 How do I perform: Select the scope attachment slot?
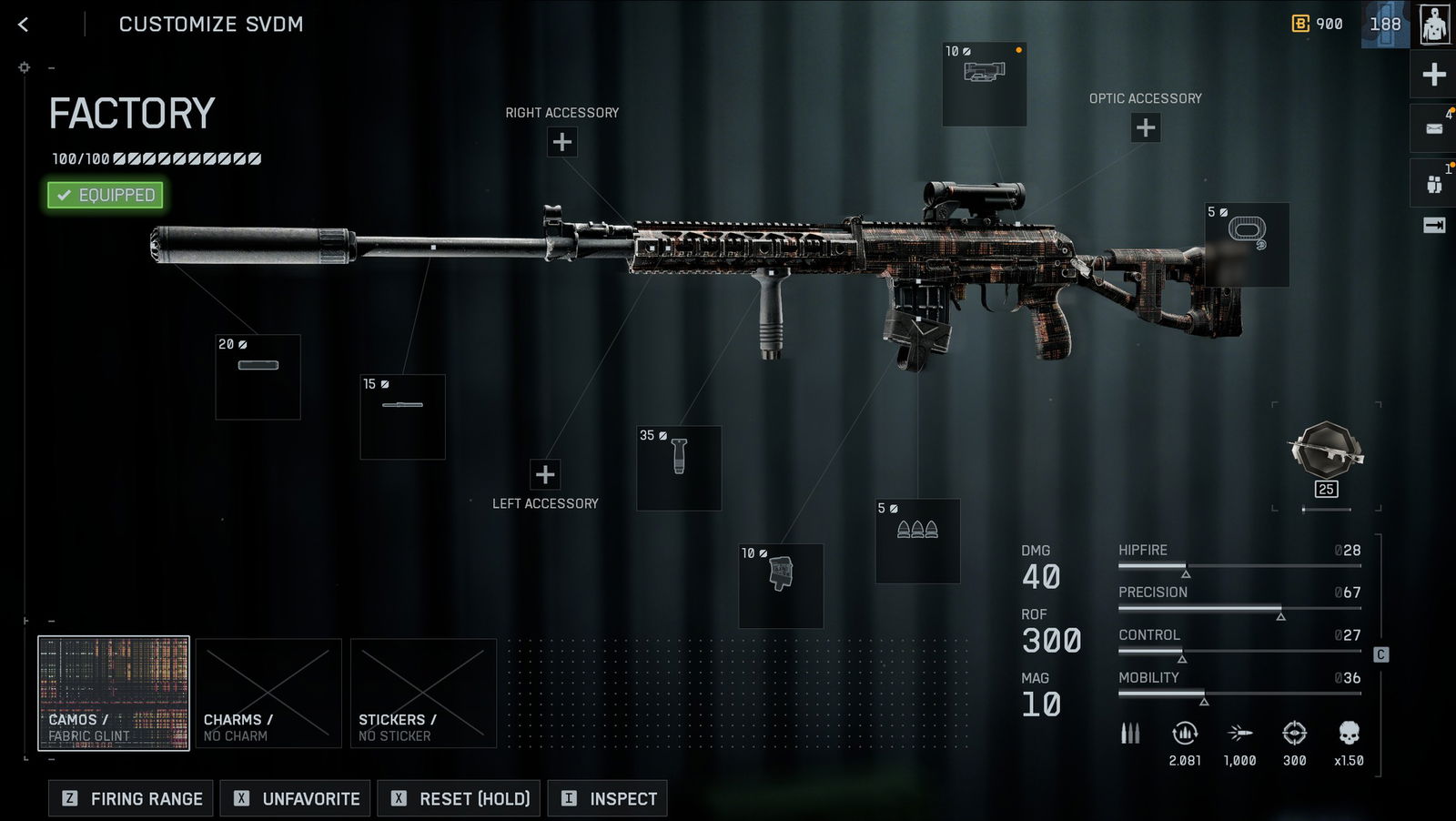pyautogui.click(x=984, y=84)
